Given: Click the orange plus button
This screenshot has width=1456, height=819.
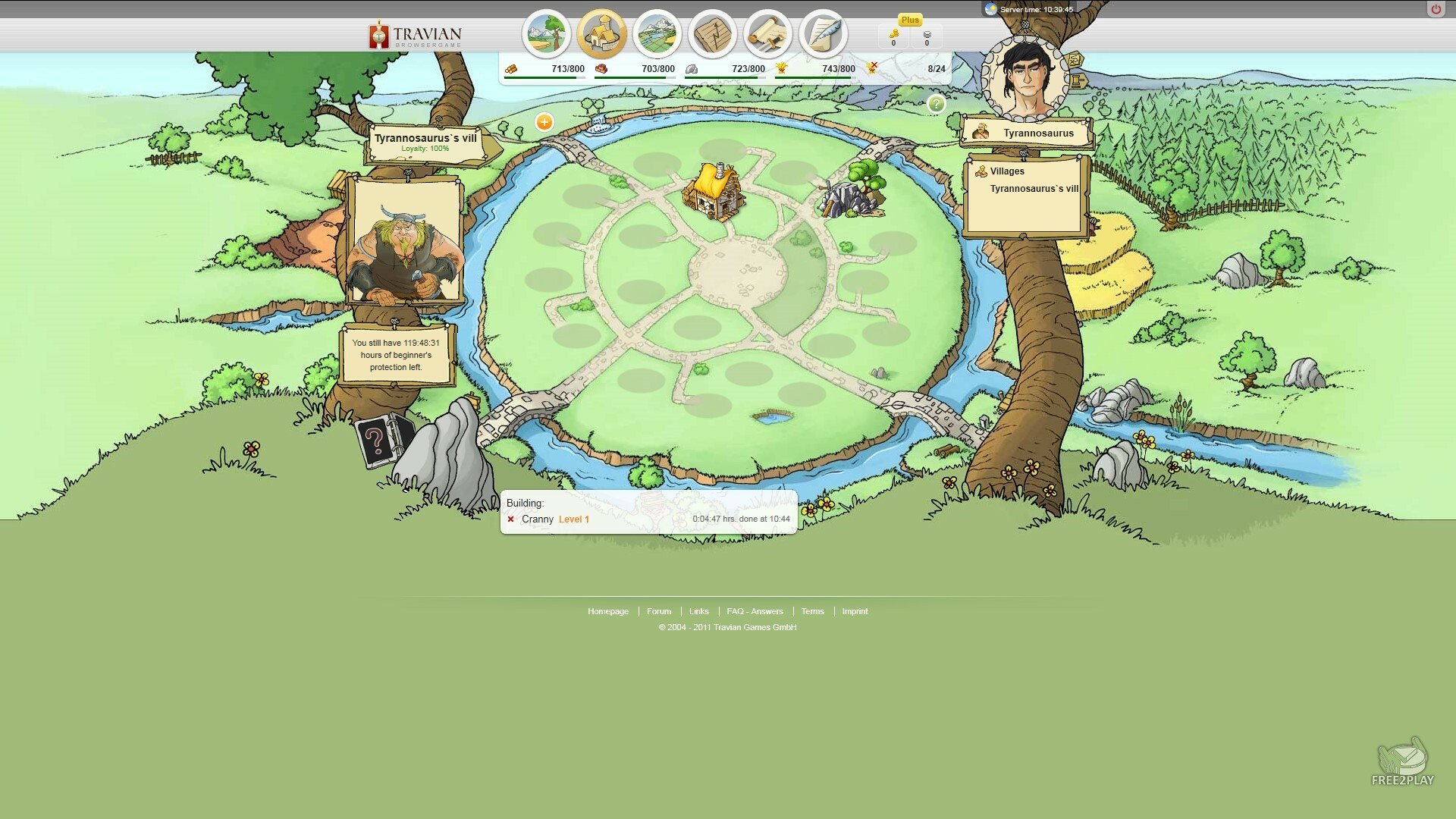Looking at the screenshot, I should click(544, 122).
